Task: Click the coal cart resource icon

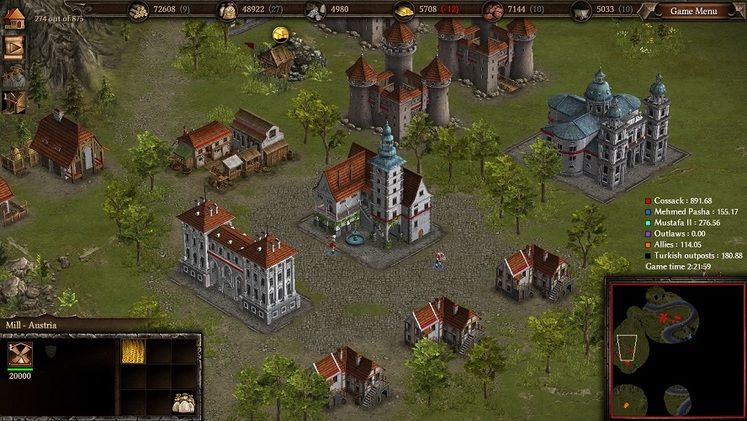Action: point(580,11)
